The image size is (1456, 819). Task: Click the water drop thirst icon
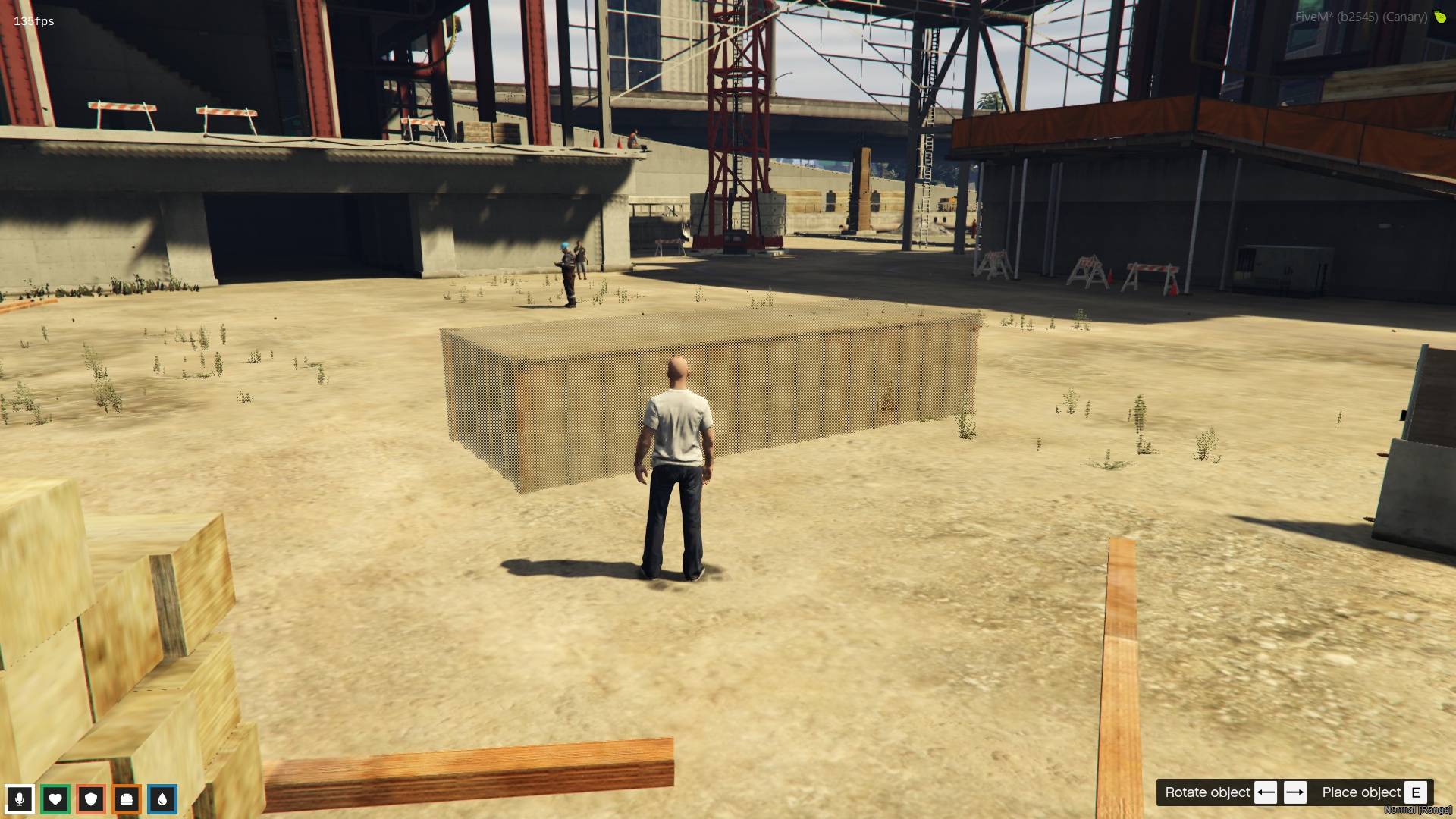point(162,799)
